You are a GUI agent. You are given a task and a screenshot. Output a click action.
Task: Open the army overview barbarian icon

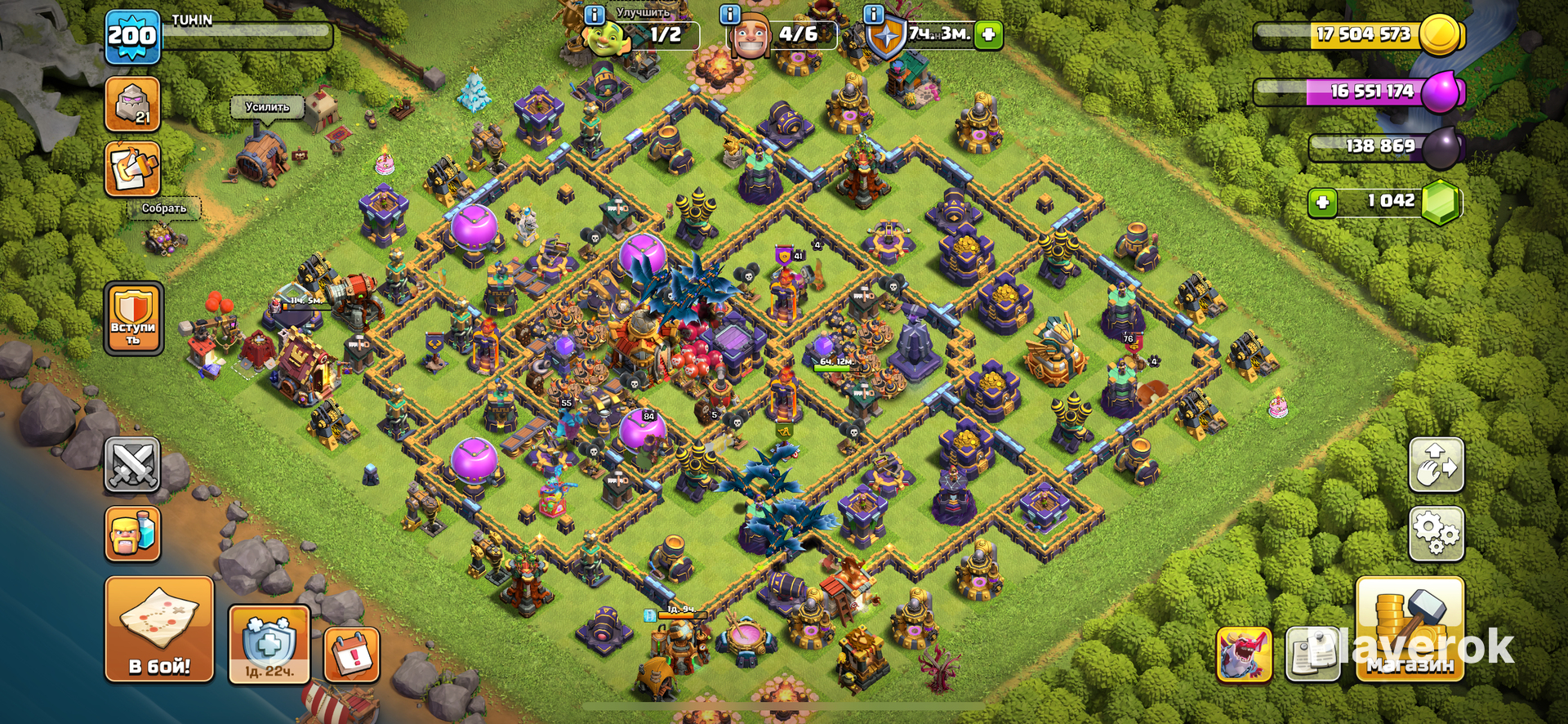(132, 534)
